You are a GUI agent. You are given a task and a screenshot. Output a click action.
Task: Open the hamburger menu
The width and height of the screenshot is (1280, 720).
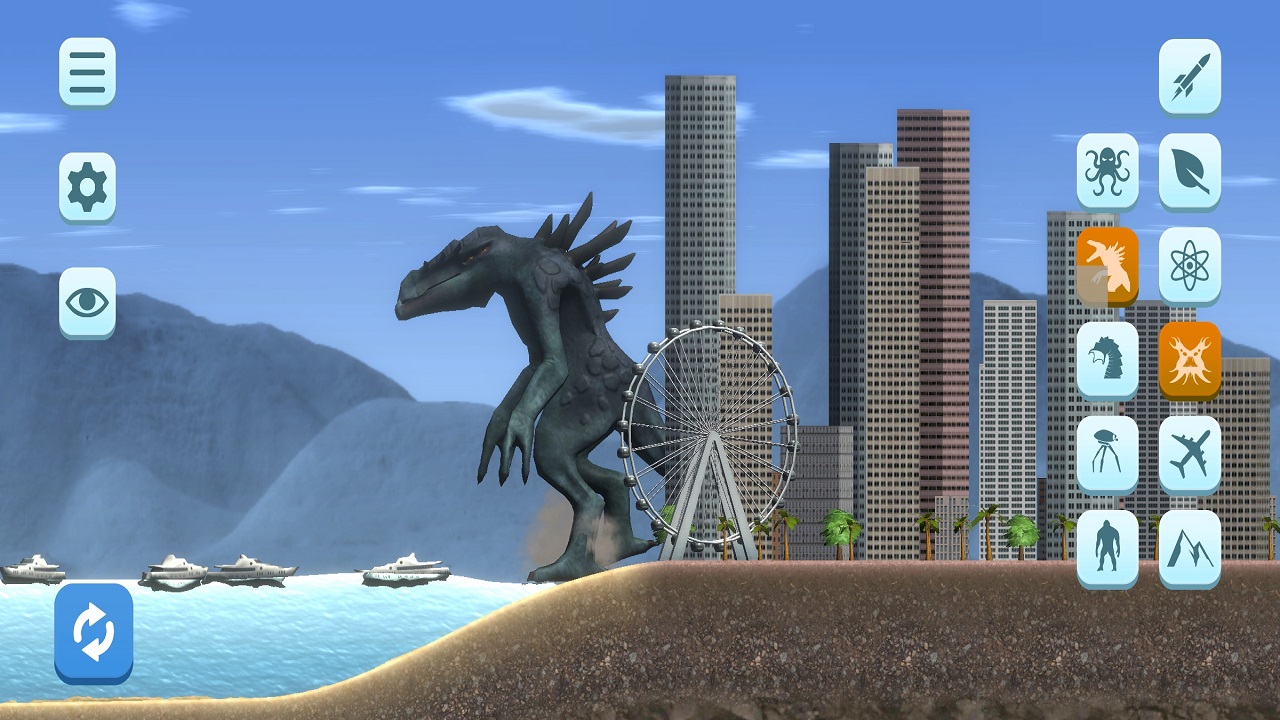tap(87, 71)
